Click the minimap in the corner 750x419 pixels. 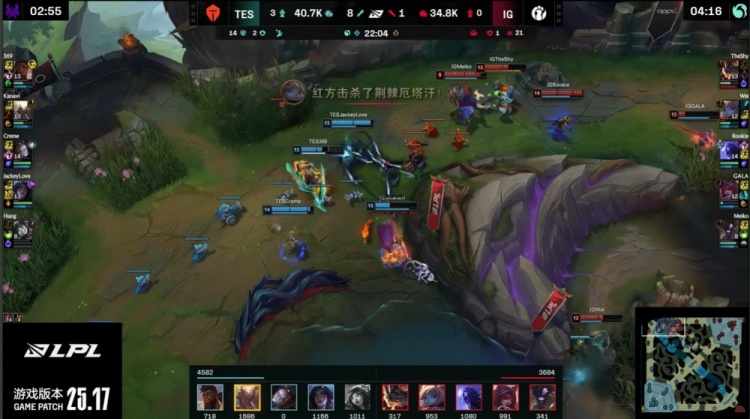click(x=690, y=365)
